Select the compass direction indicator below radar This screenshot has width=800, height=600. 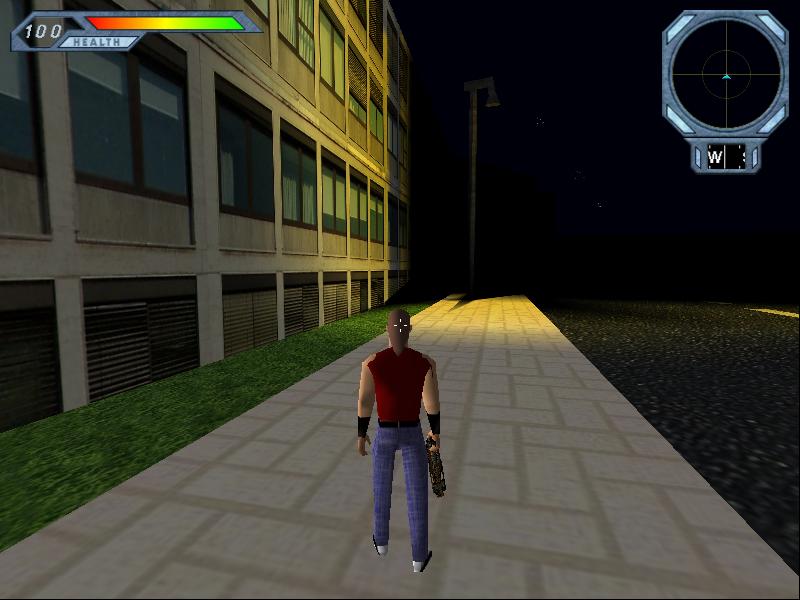pyautogui.click(x=725, y=157)
